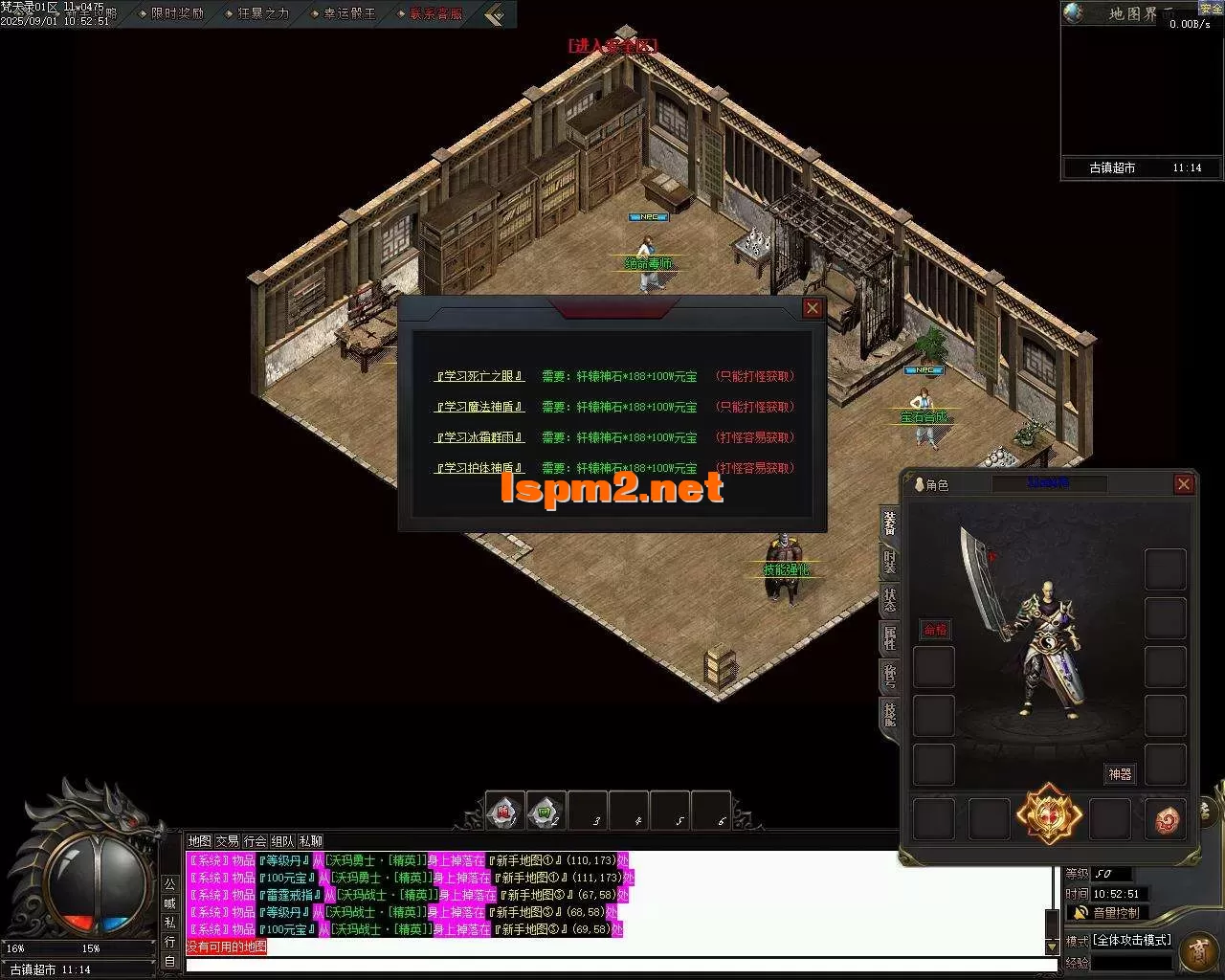Image resolution: width=1225 pixels, height=980 pixels.
Task: Click the volume speaker icon beside 音量控制
Action: point(1080,911)
